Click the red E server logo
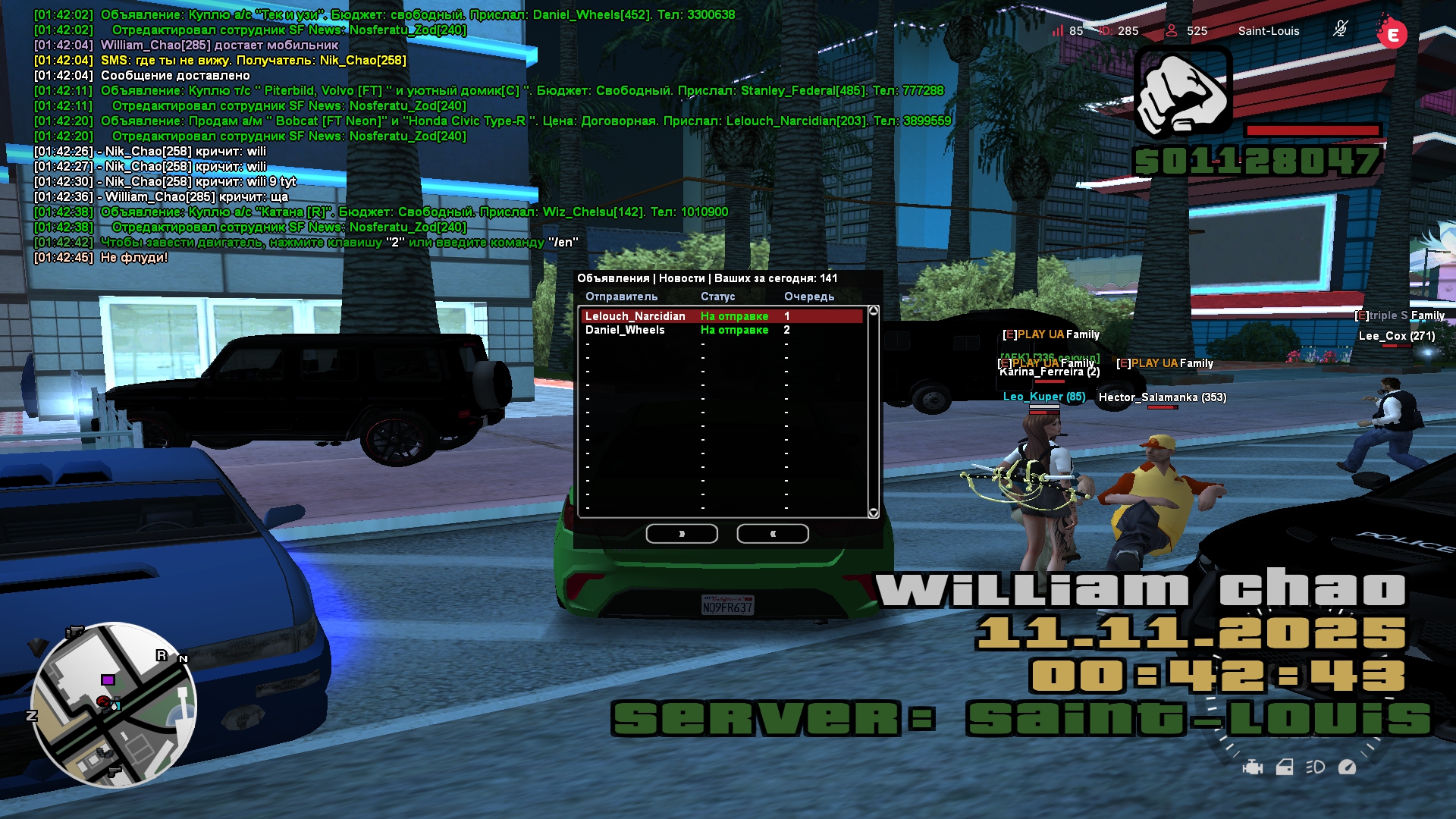This screenshot has height=819, width=1456. click(x=1392, y=33)
